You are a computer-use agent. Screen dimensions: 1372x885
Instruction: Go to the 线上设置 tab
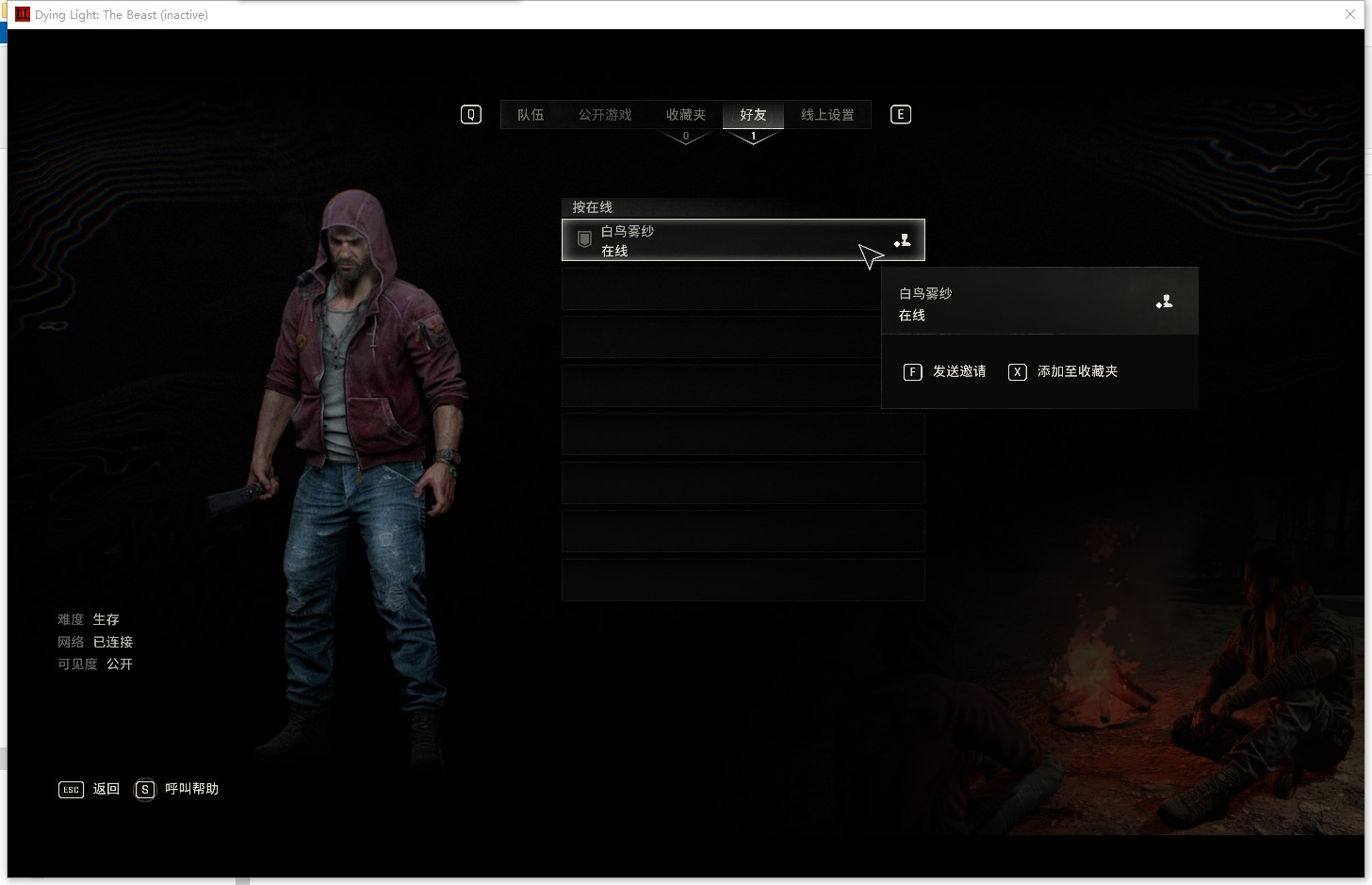[x=827, y=115]
